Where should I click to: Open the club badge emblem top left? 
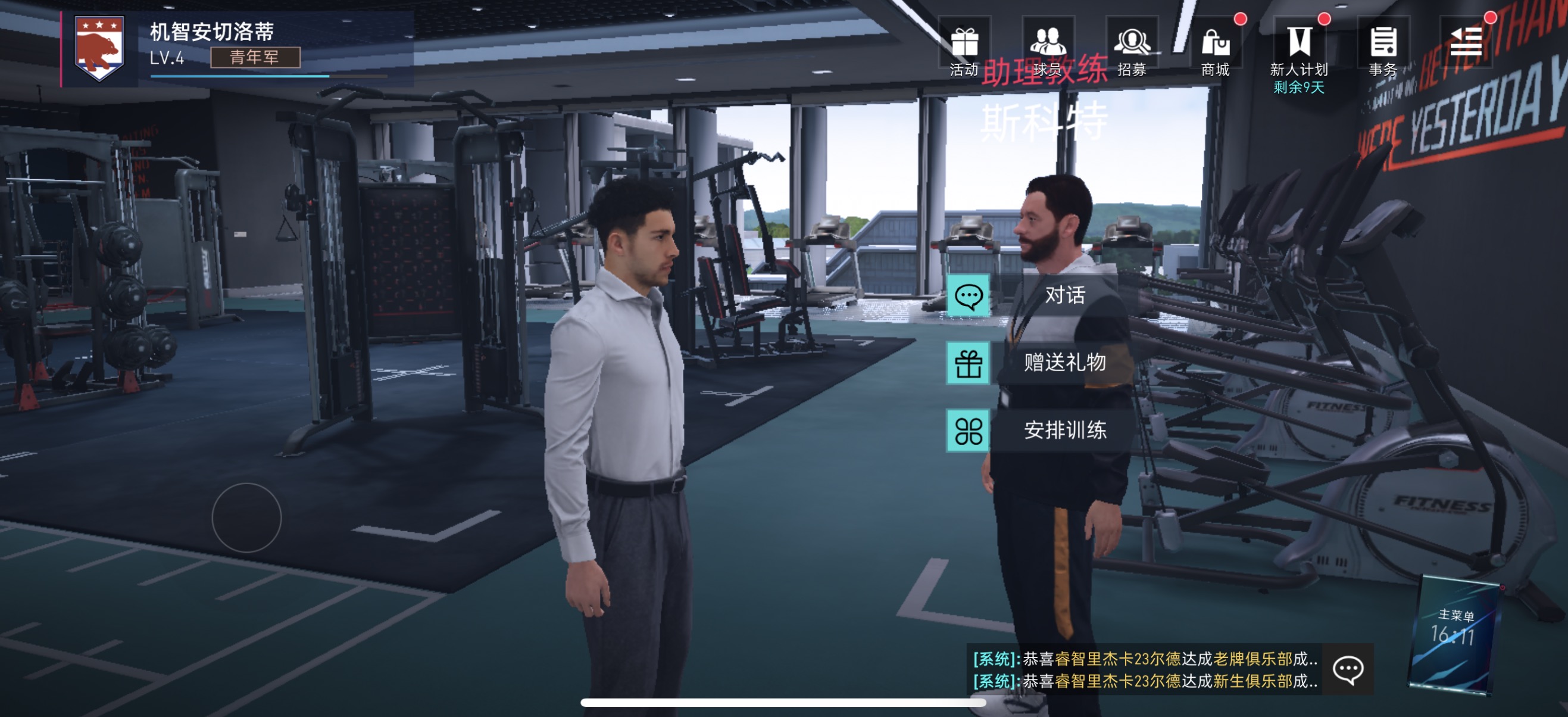[99, 46]
